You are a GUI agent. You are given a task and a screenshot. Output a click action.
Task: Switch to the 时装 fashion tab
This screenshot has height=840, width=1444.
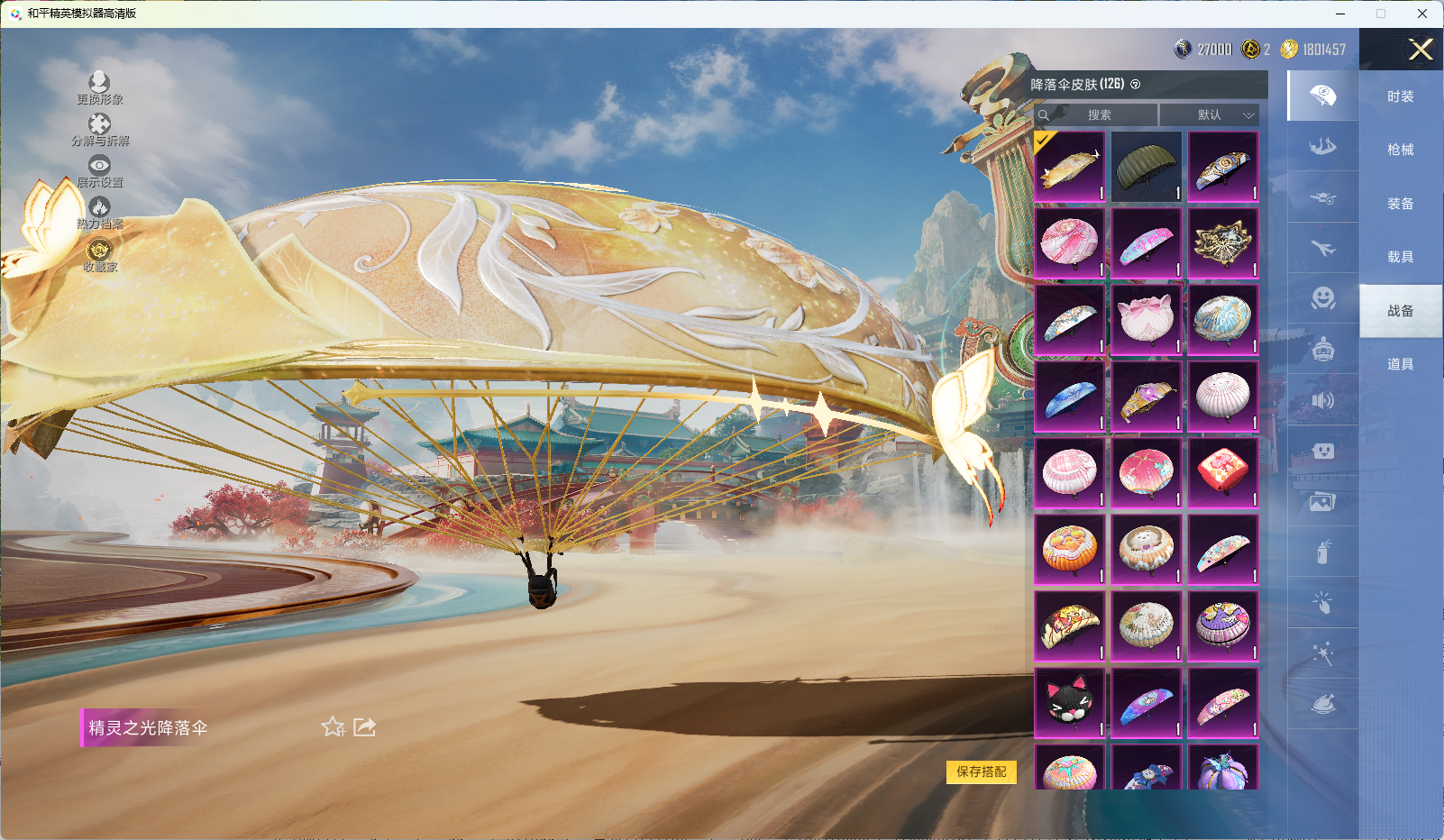(x=1400, y=96)
